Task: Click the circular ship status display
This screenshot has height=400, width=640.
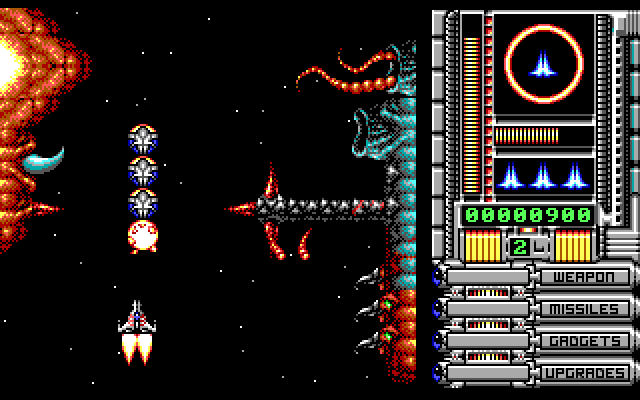Action: click(x=544, y=66)
